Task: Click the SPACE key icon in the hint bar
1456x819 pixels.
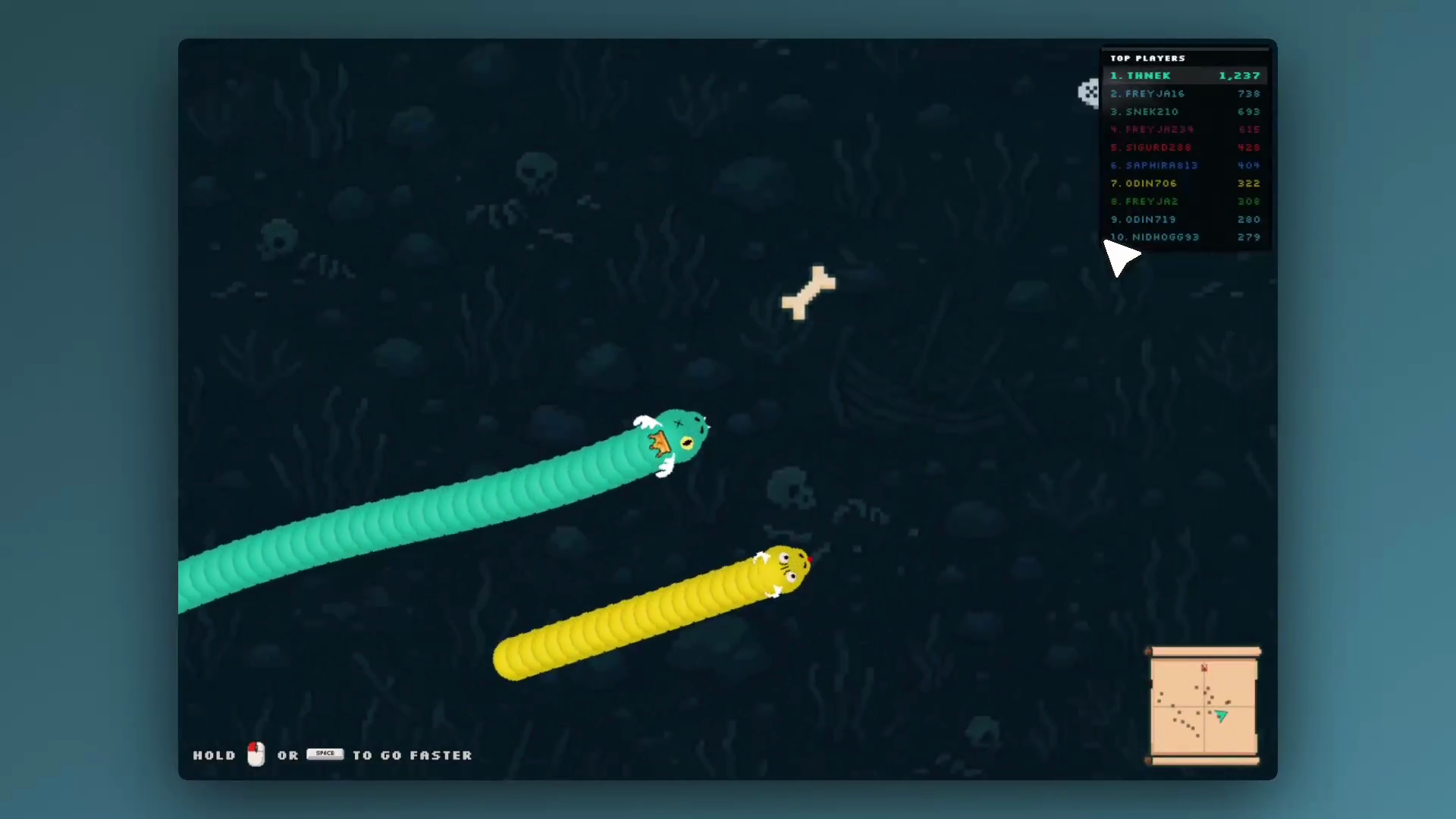Action: click(325, 753)
